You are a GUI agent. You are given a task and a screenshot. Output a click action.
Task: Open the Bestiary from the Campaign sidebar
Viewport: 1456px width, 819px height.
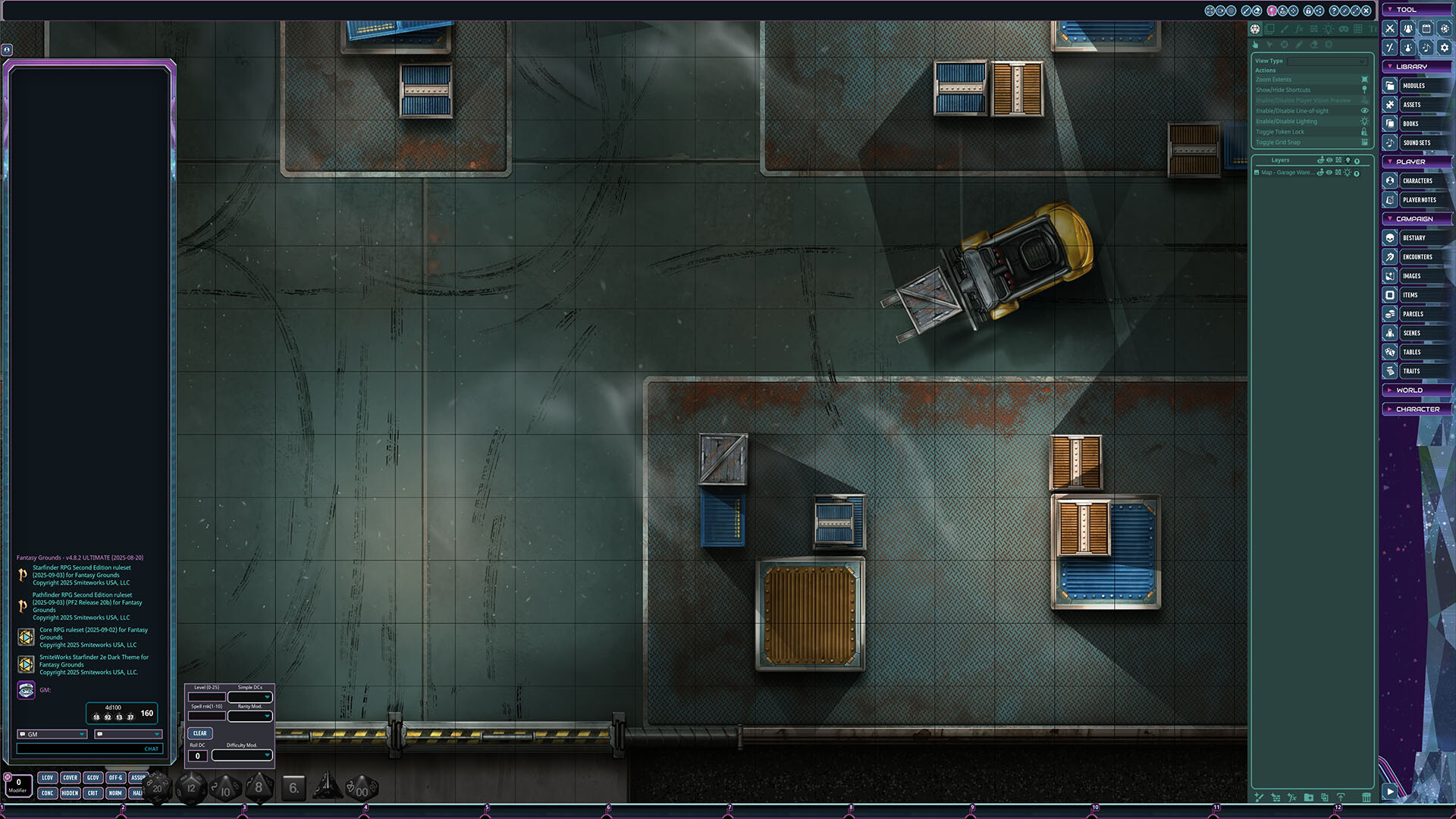click(x=1390, y=237)
